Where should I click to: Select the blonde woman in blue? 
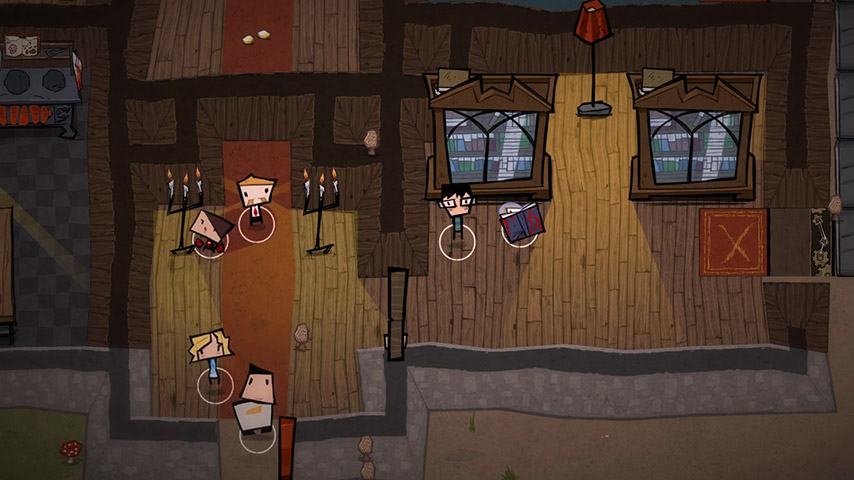[x=212, y=358]
